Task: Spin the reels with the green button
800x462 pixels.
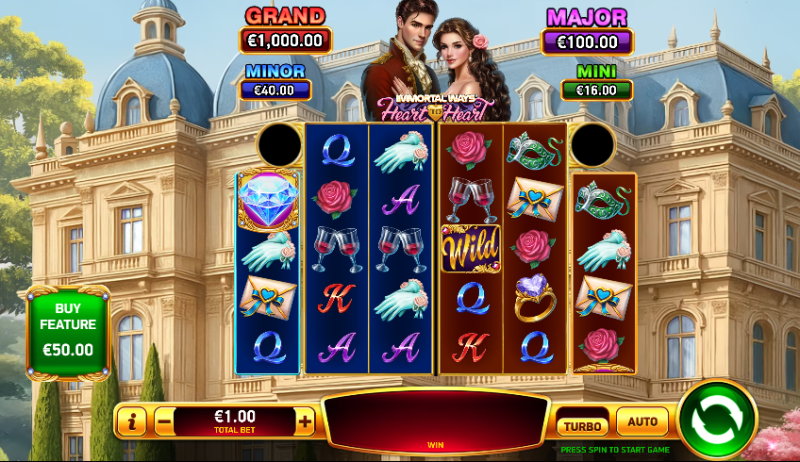Action: [717, 419]
